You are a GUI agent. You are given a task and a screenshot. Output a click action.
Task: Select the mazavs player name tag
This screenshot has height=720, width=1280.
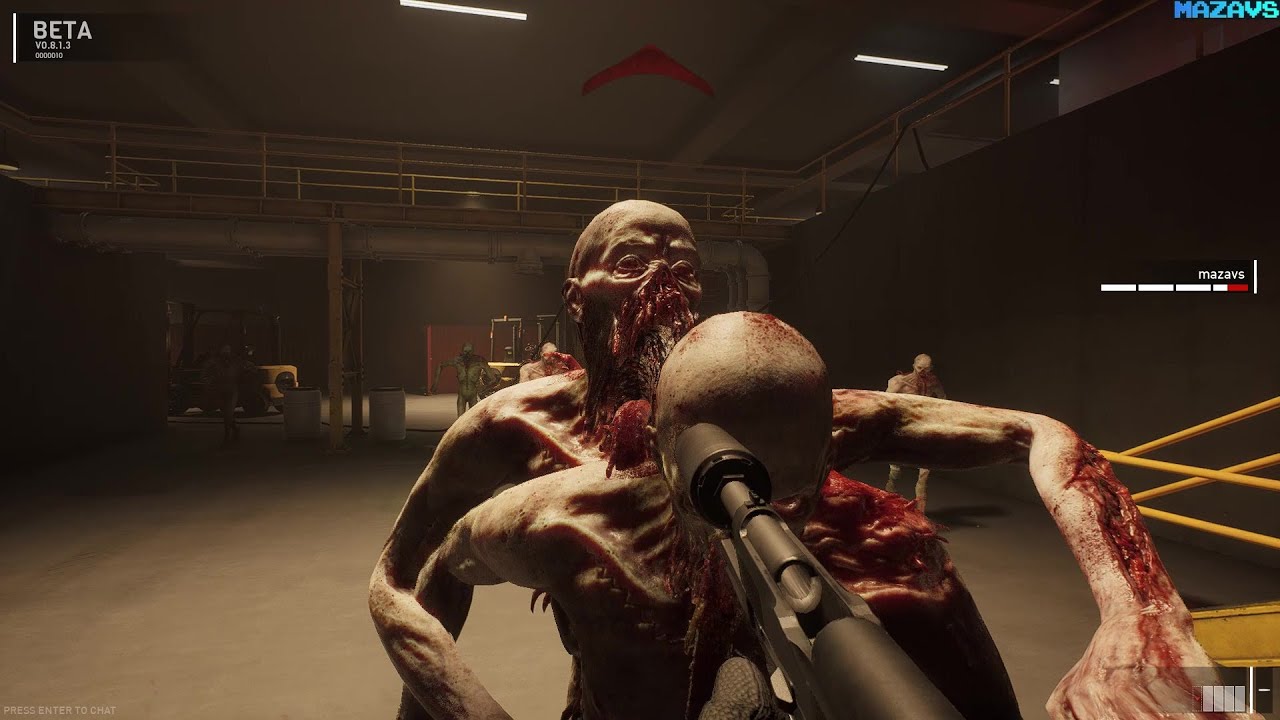click(x=1221, y=273)
